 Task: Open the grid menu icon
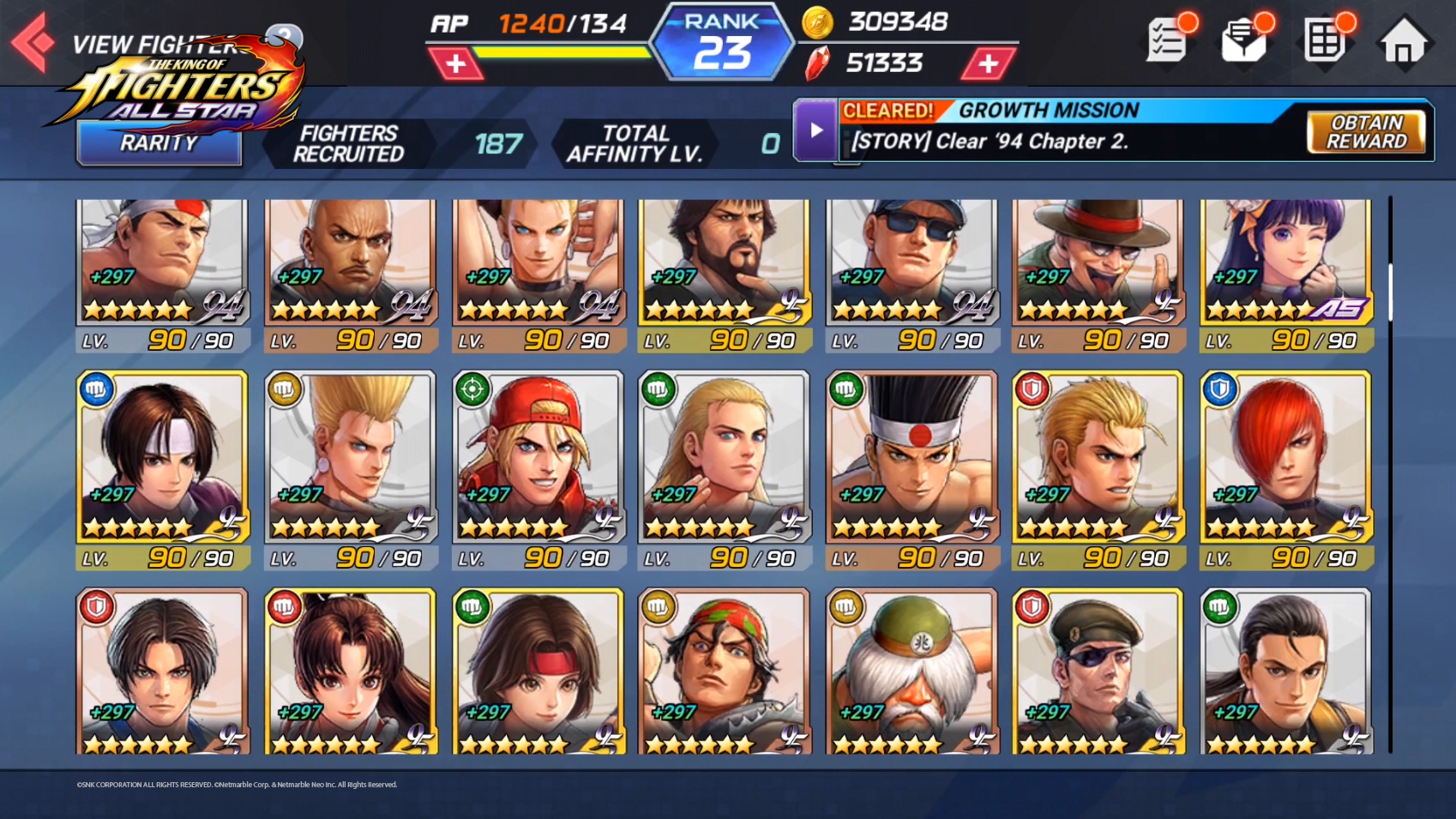(x=1324, y=41)
